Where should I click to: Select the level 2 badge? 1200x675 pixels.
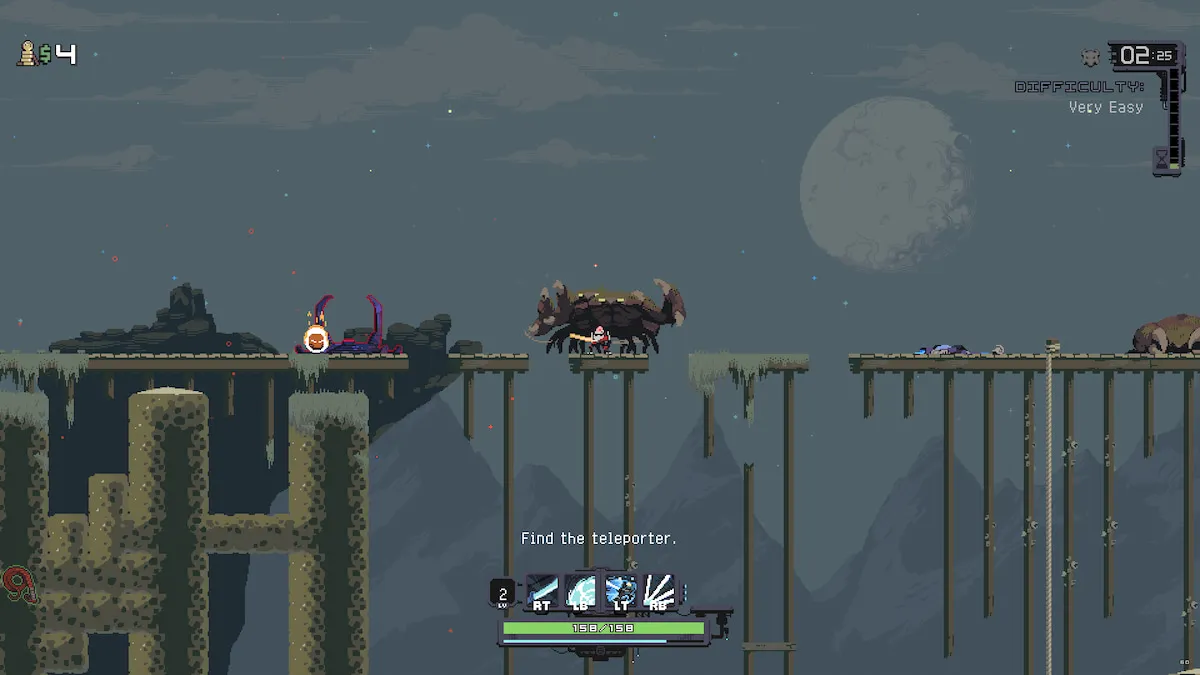pos(503,595)
